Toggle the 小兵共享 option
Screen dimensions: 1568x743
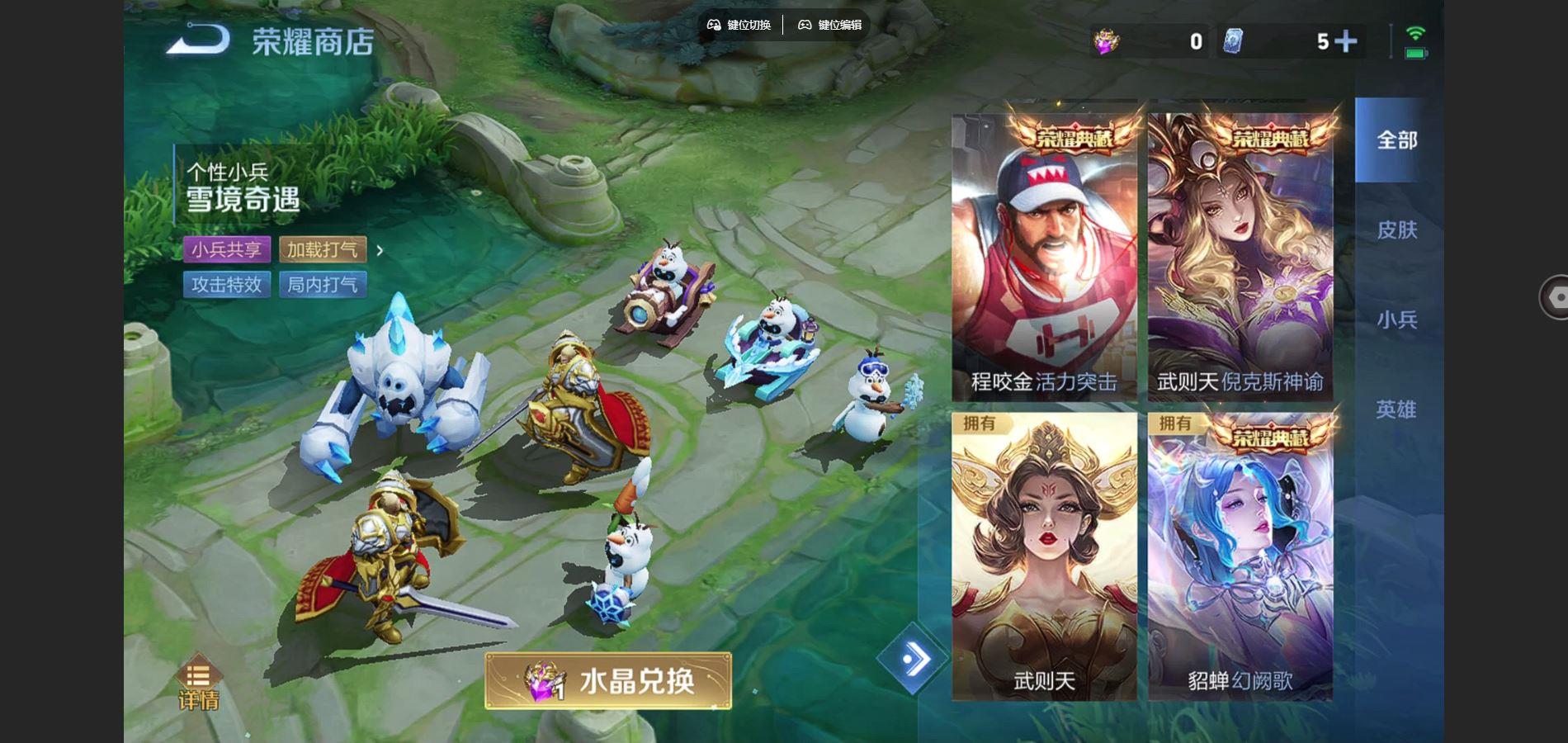228,250
